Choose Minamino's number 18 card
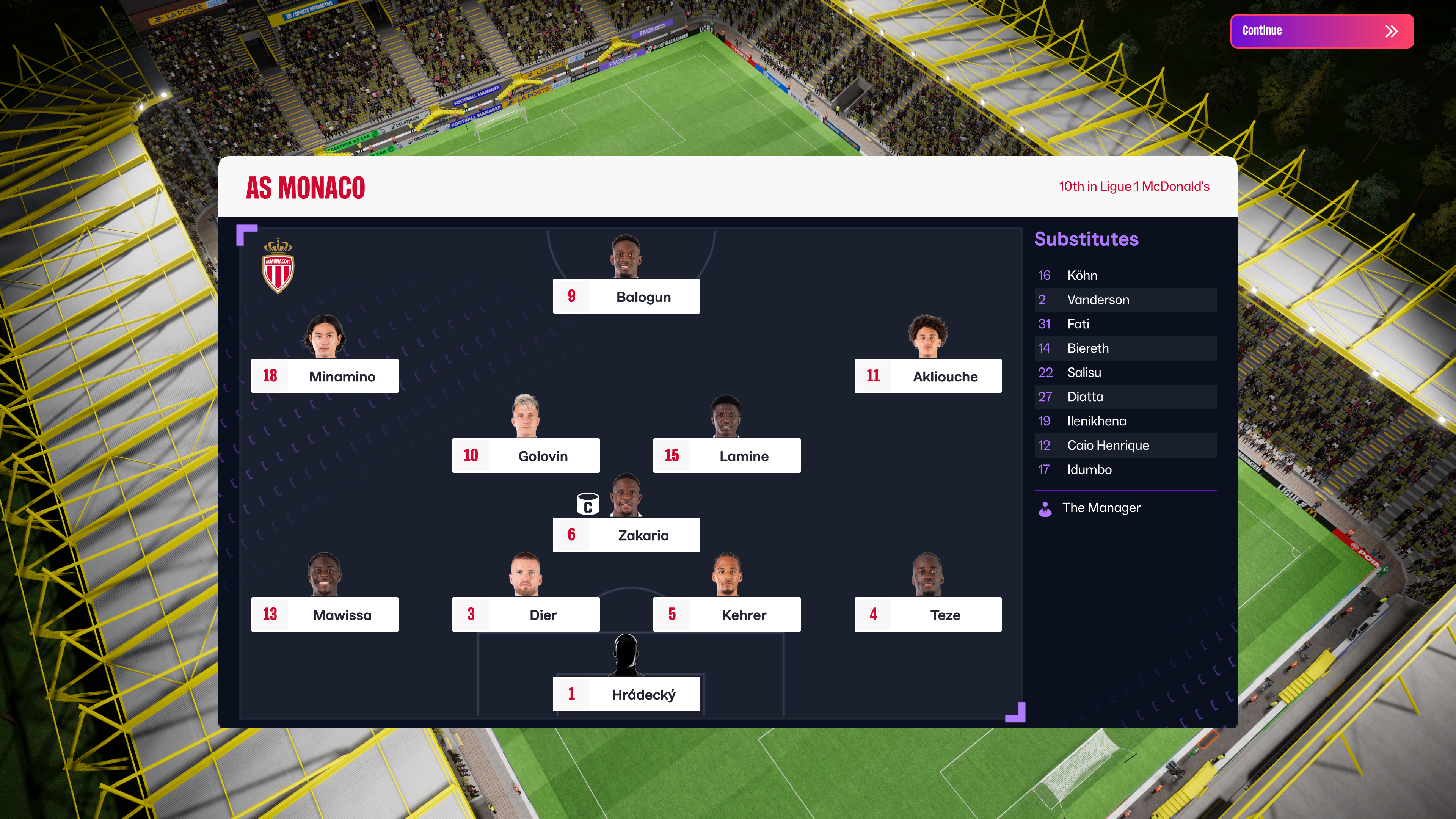This screenshot has height=819, width=1456. pos(325,377)
